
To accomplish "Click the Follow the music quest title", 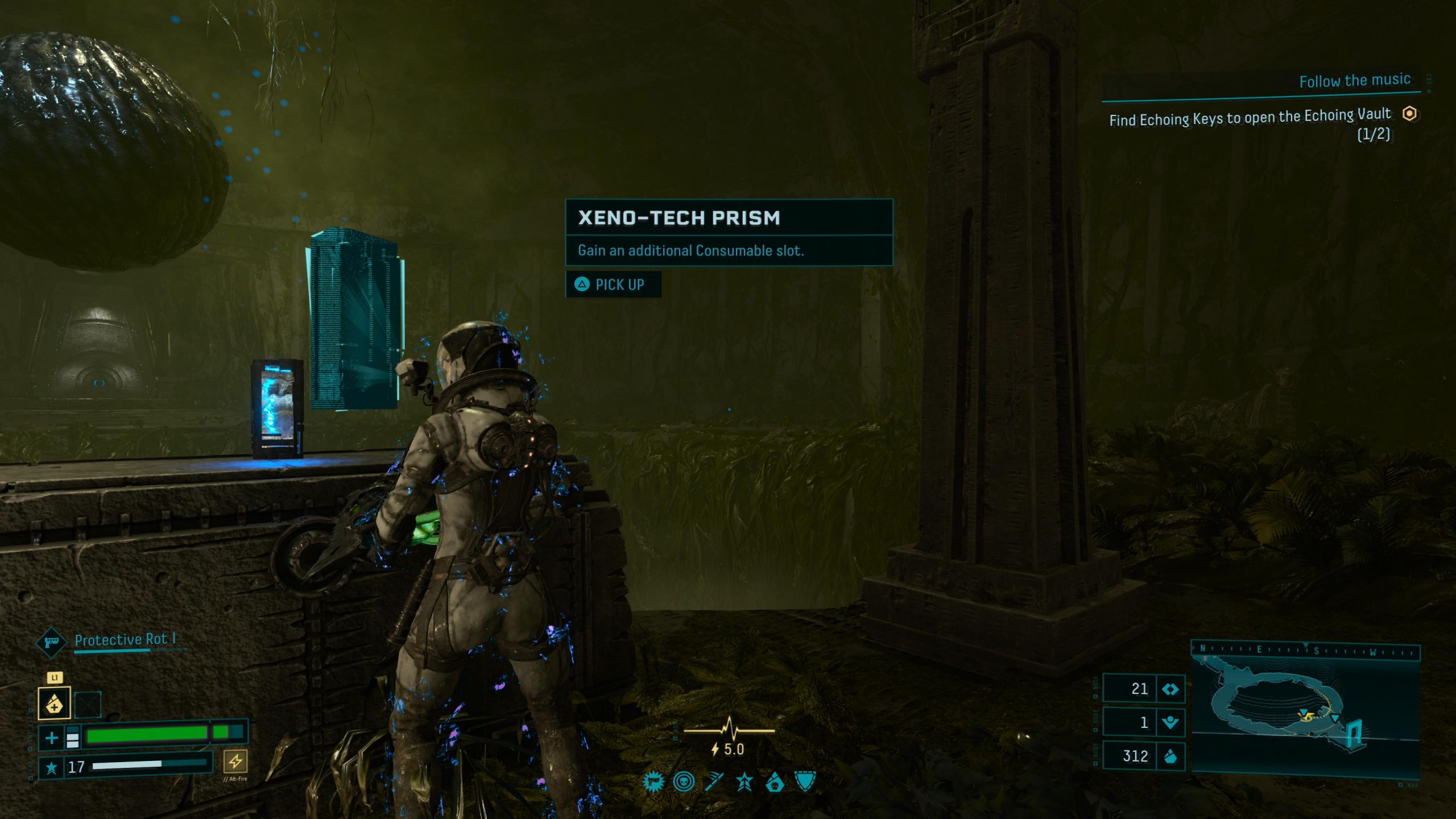I will click(x=1354, y=80).
